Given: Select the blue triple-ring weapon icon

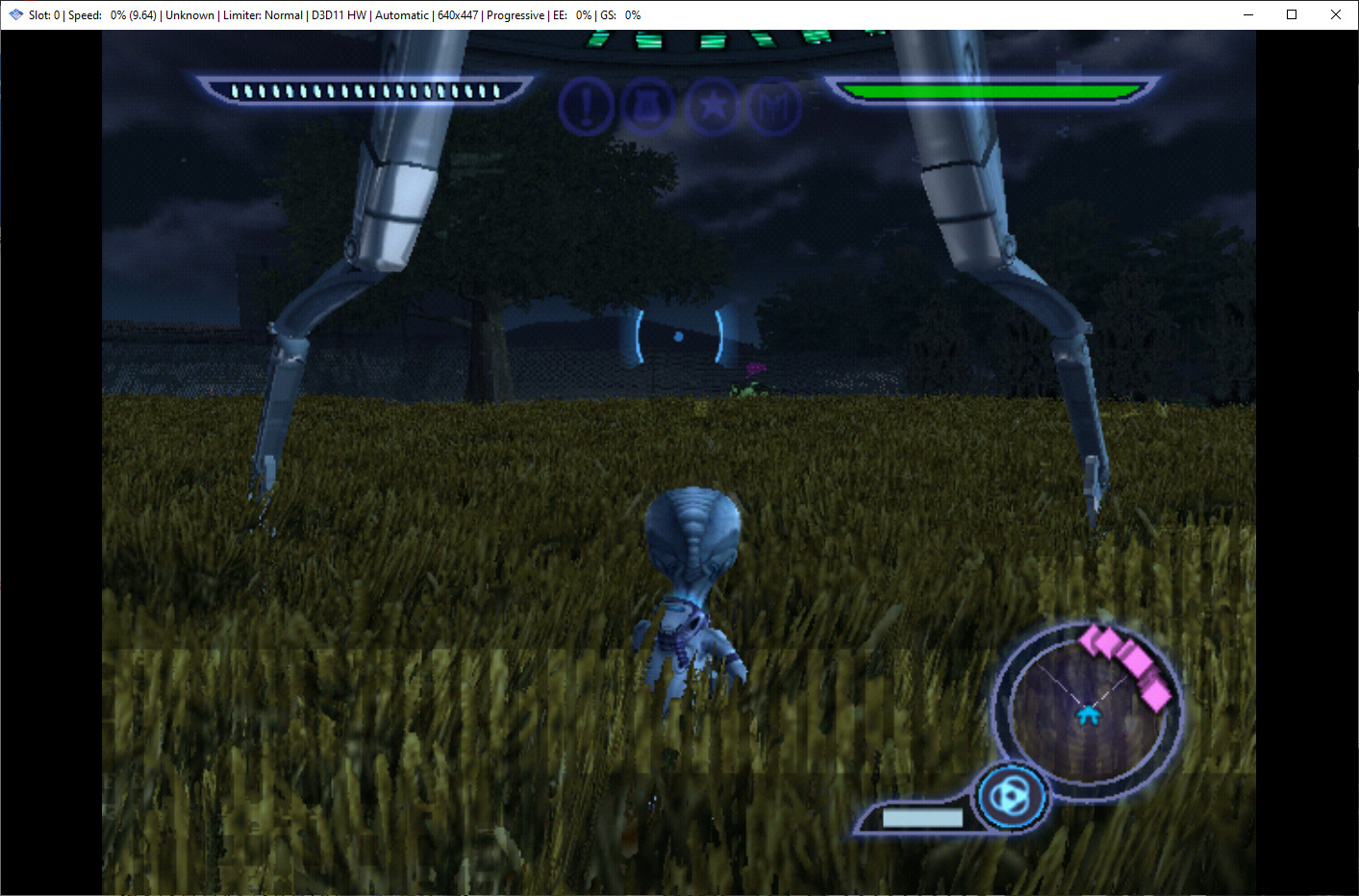Looking at the screenshot, I should point(1011,797).
